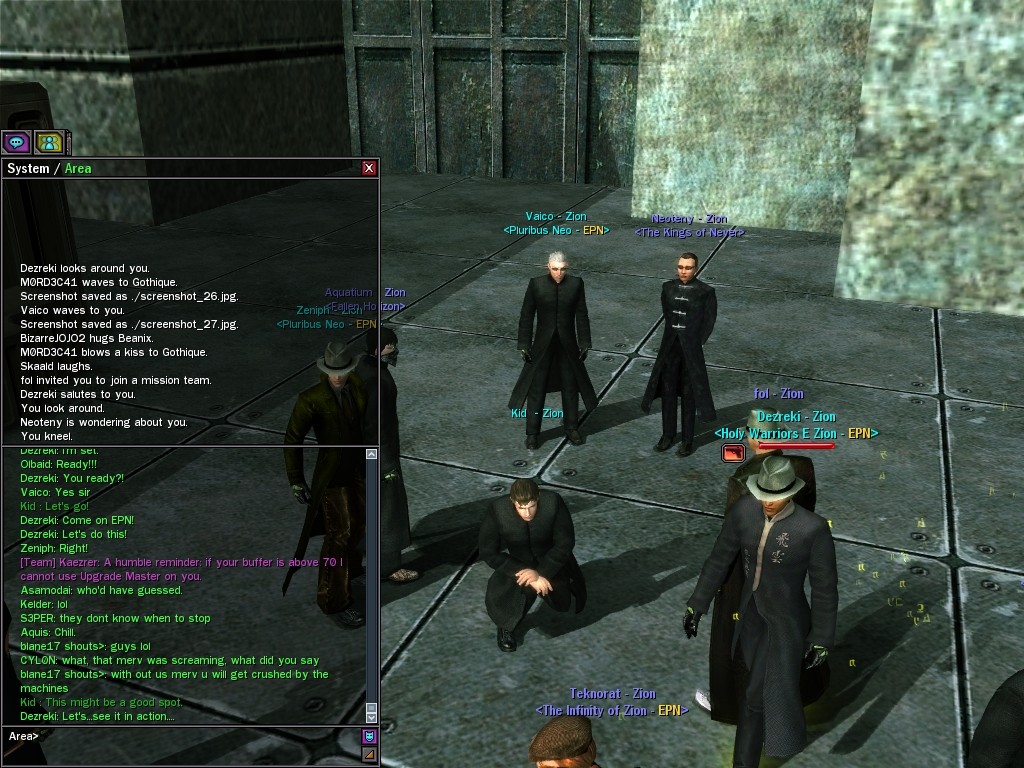Screen dimensions: 1024x768
Task: Open the team members icon
Action: pos(49,143)
